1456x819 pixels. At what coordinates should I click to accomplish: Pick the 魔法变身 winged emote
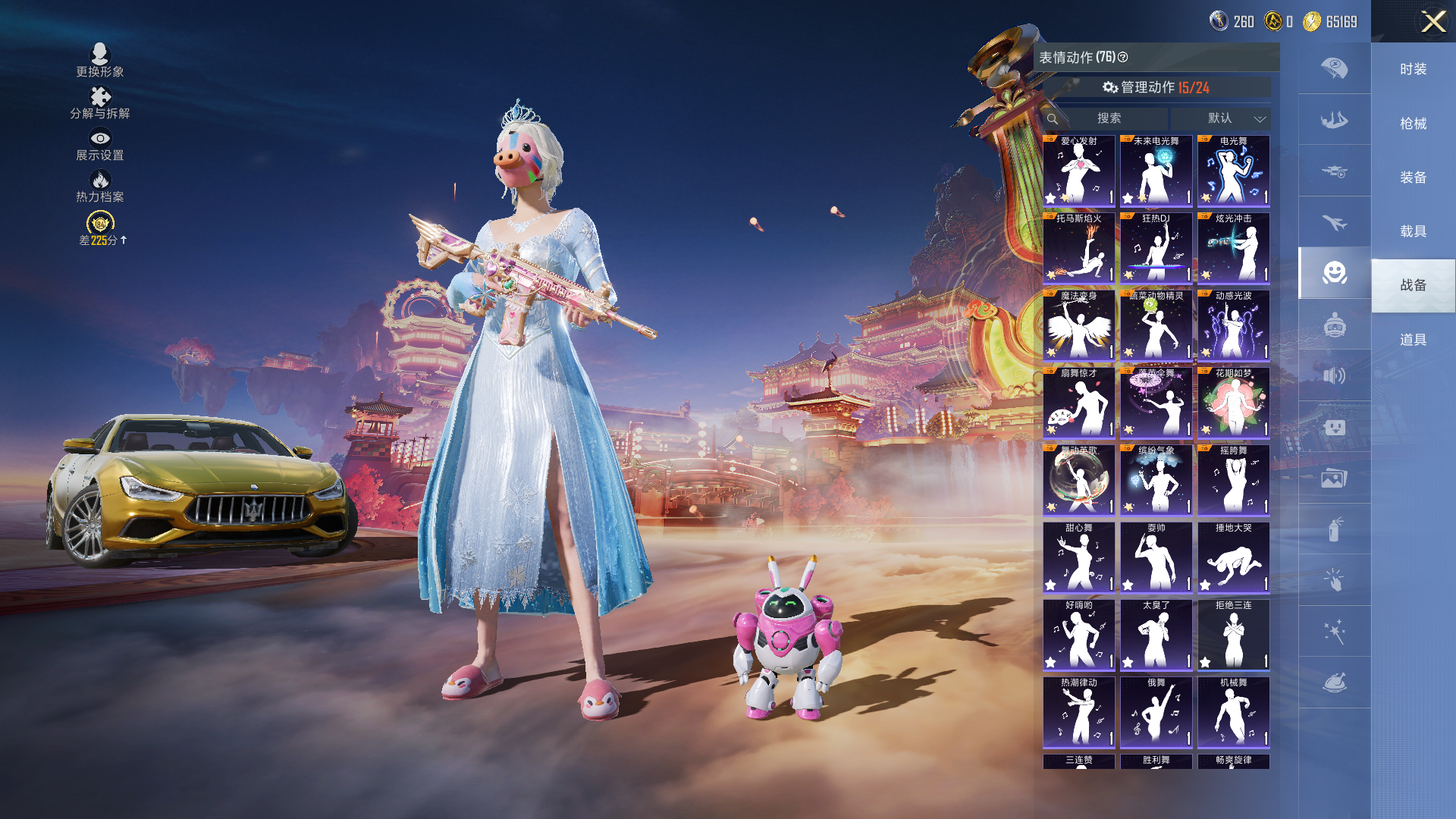pyautogui.click(x=1078, y=325)
